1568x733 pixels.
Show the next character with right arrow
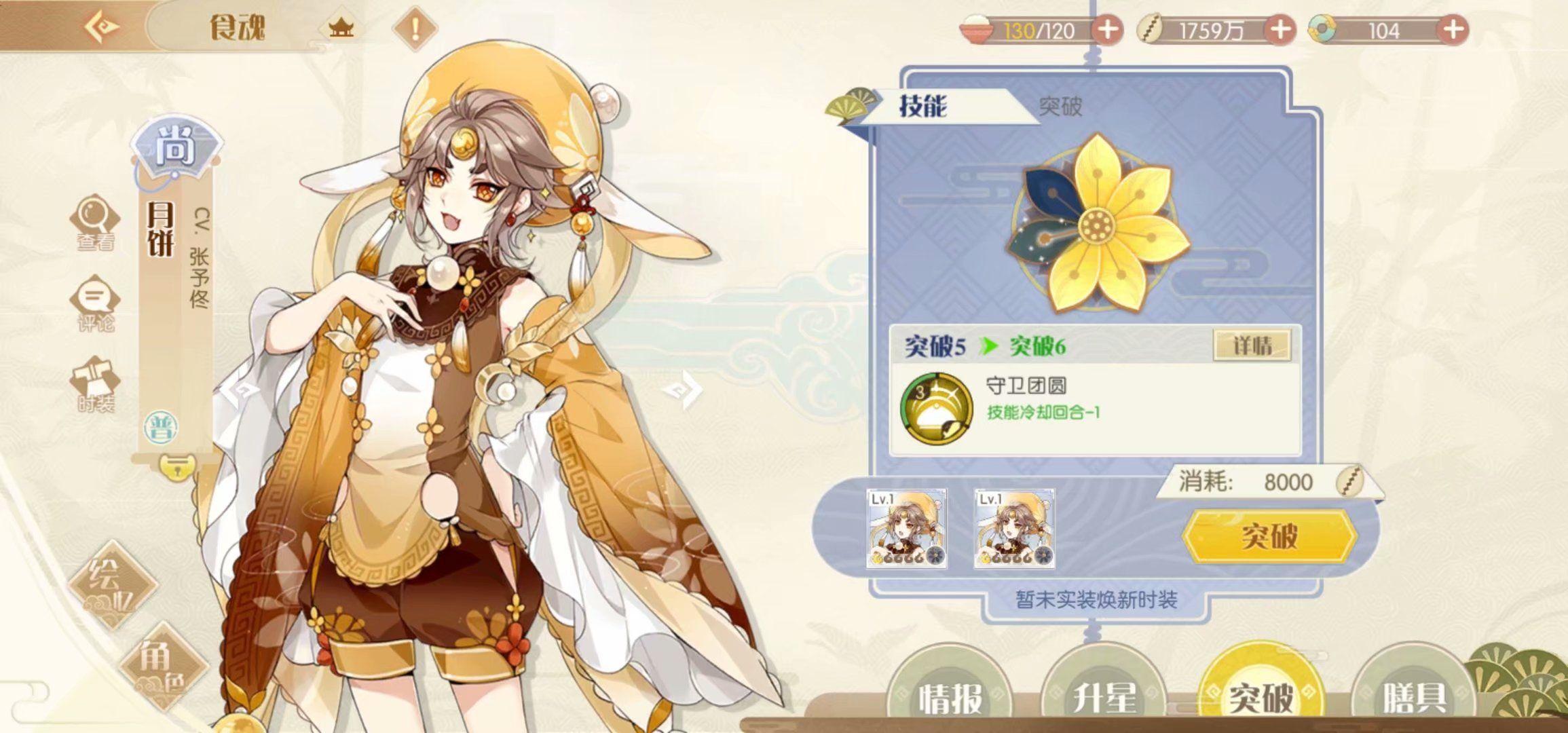coord(682,390)
